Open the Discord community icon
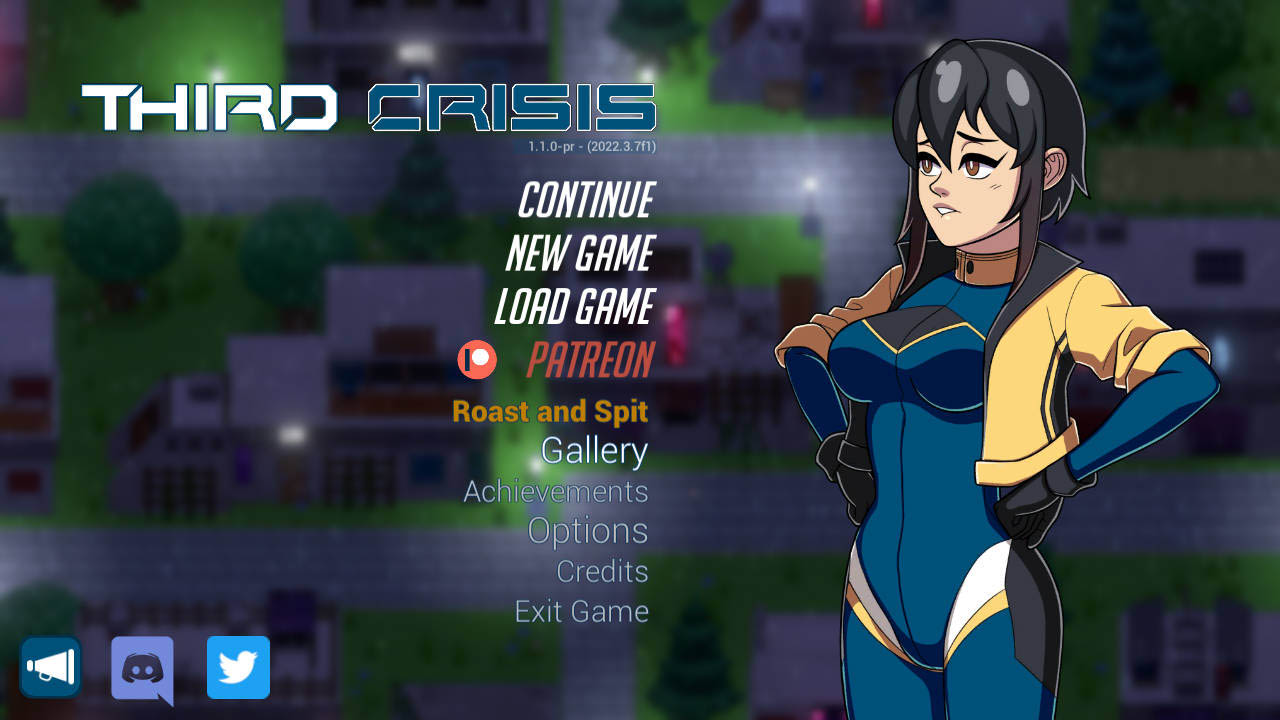Viewport: 1280px width, 720px height. pos(143,668)
